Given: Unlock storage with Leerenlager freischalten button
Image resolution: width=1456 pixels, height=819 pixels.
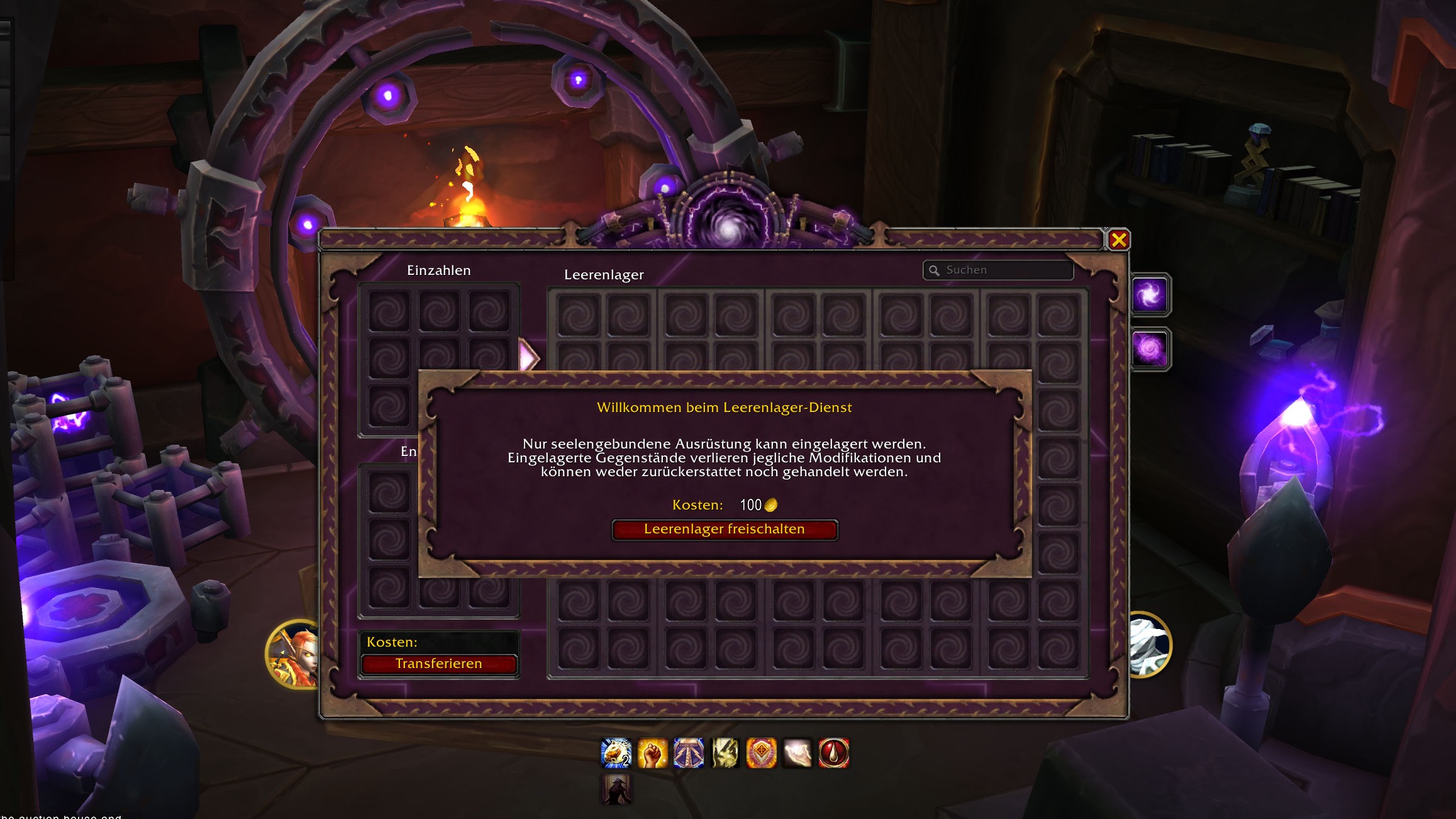Looking at the screenshot, I should click(725, 530).
